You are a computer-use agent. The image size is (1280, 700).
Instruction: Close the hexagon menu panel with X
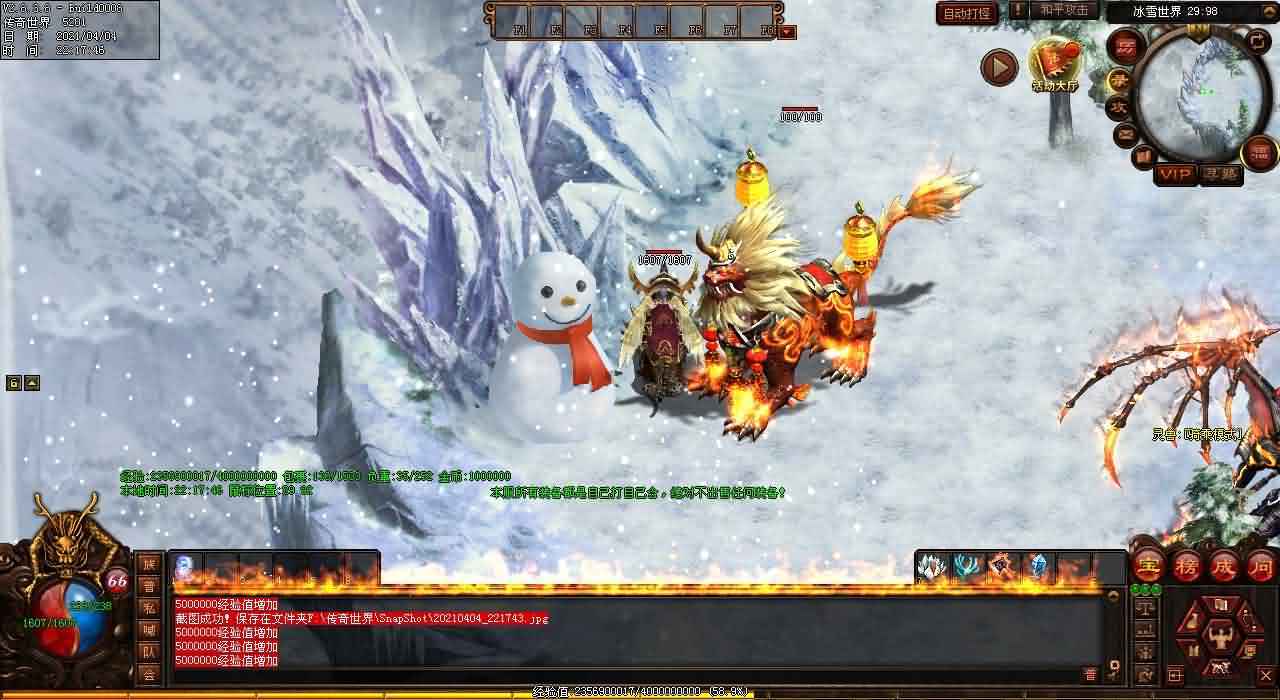pyautogui.click(x=1264, y=675)
